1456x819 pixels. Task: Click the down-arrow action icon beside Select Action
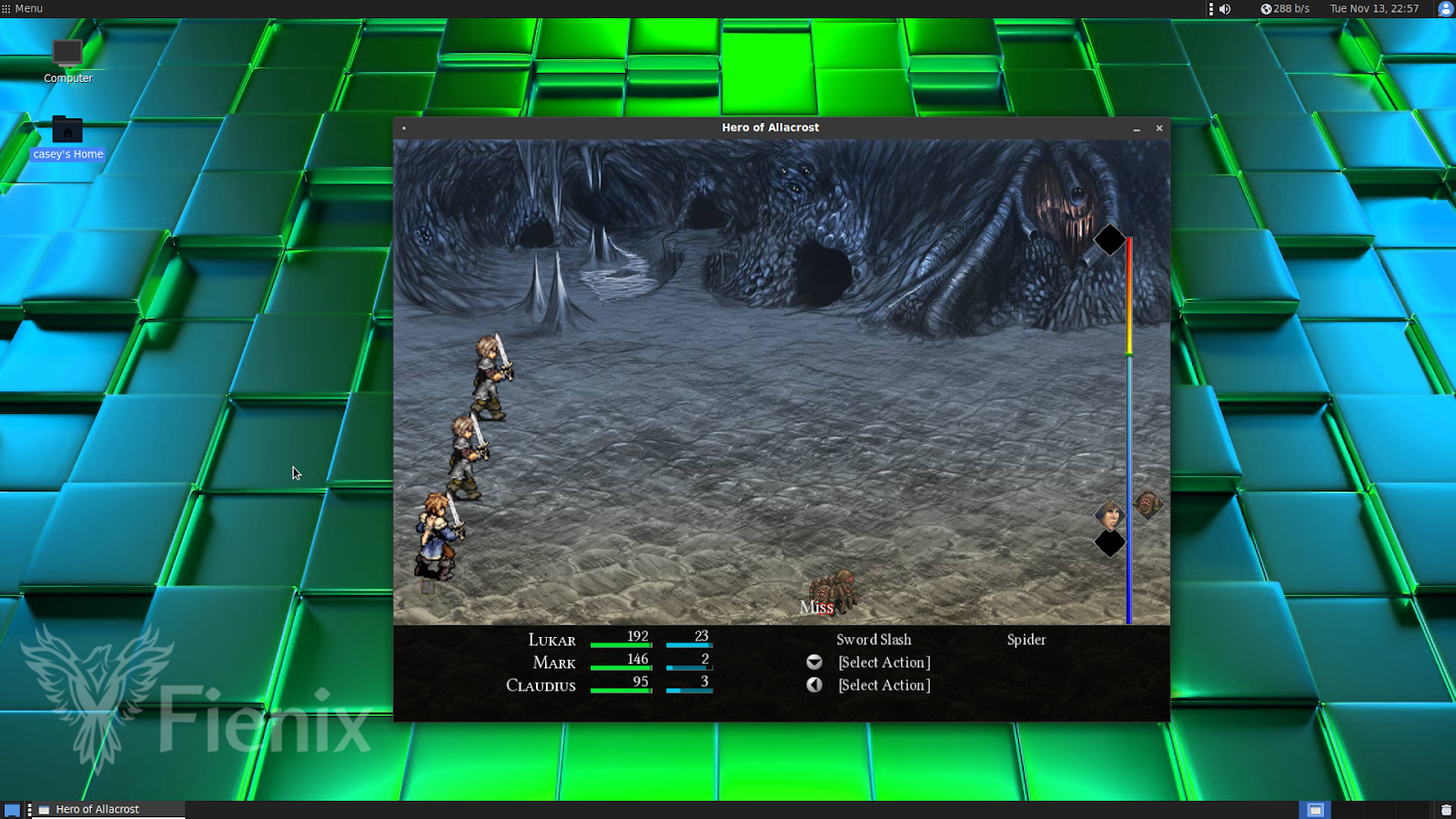point(813,662)
